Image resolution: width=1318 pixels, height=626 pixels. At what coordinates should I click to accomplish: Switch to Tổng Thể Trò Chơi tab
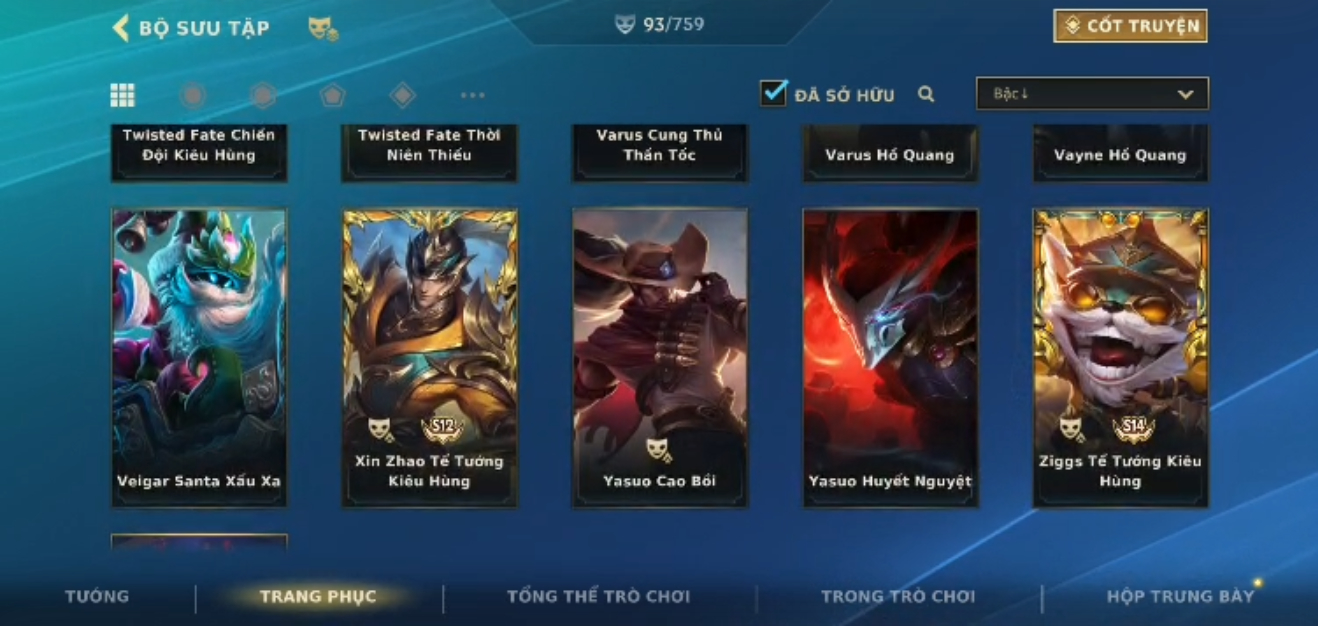click(x=598, y=596)
